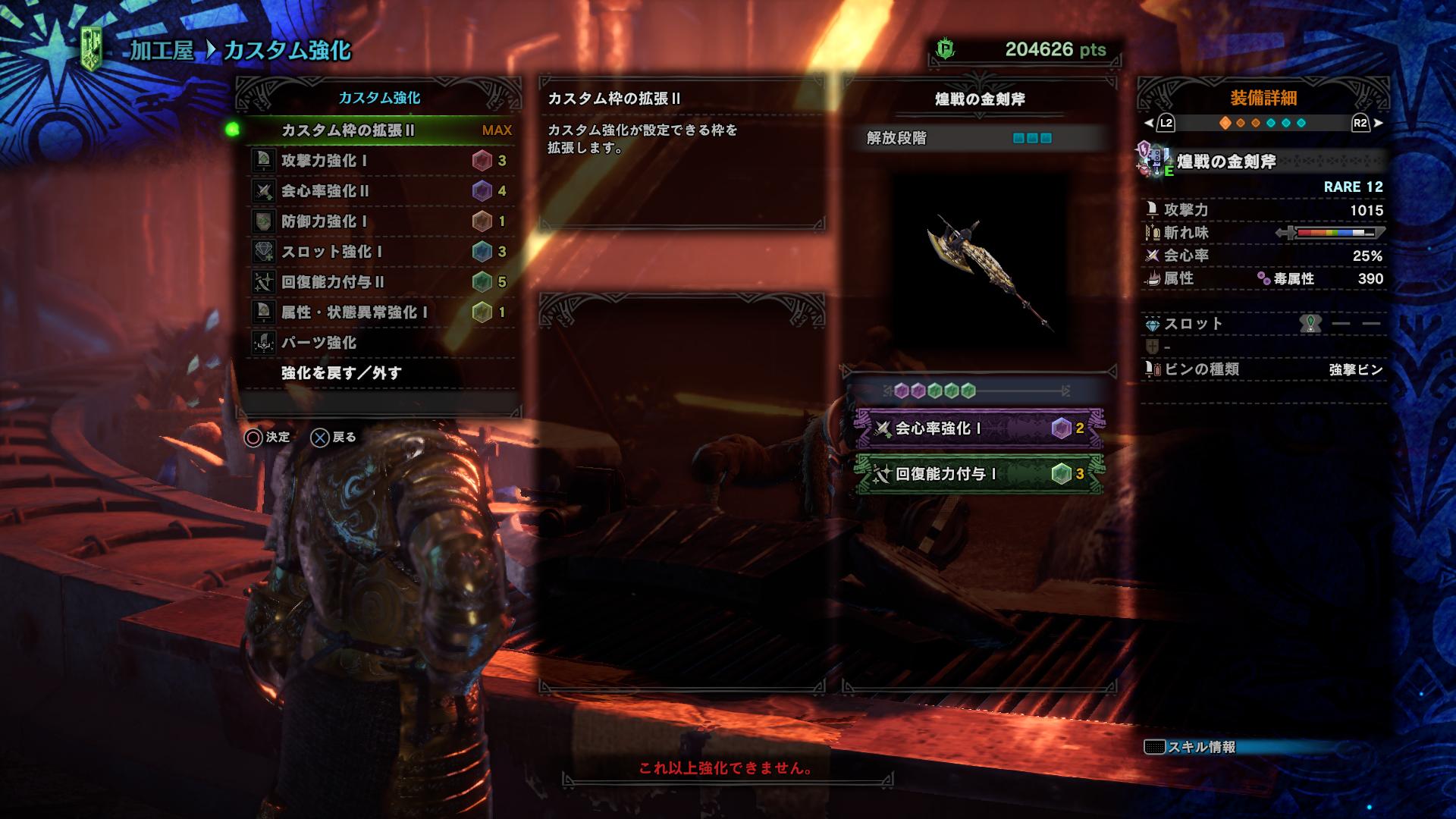Select the 防御力強化 I shield icon
1456x819 pixels.
[x=265, y=222]
